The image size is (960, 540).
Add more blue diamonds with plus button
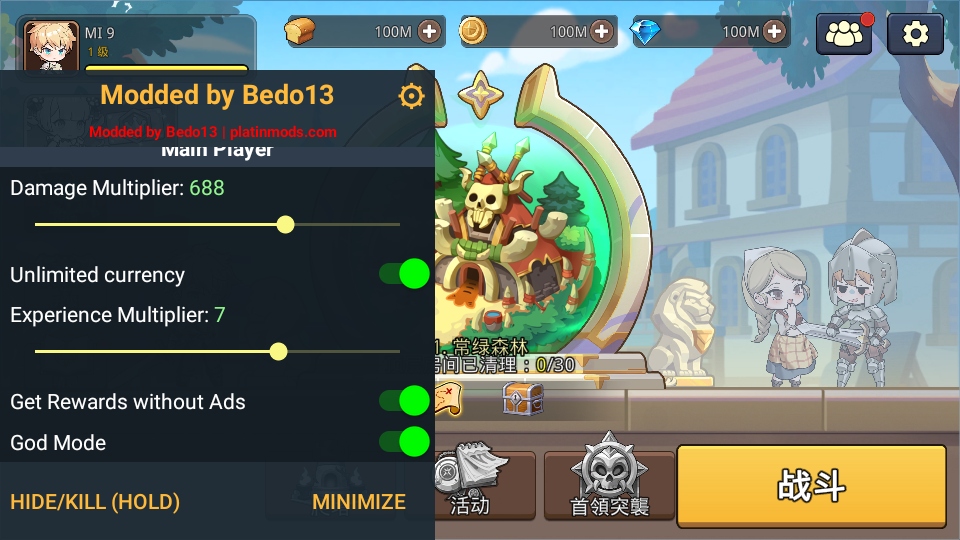[x=775, y=31]
